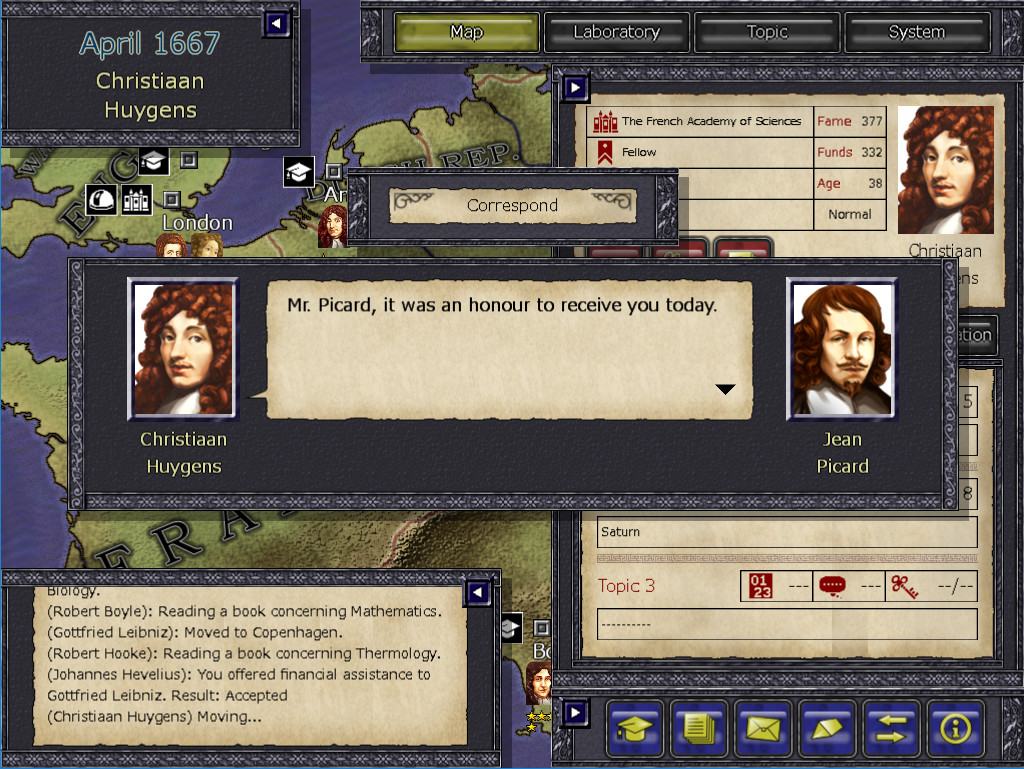Toggle the bottom toolbar arrow
The height and width of the screenshot is (769, 1024).
click(x=575, y=713)
